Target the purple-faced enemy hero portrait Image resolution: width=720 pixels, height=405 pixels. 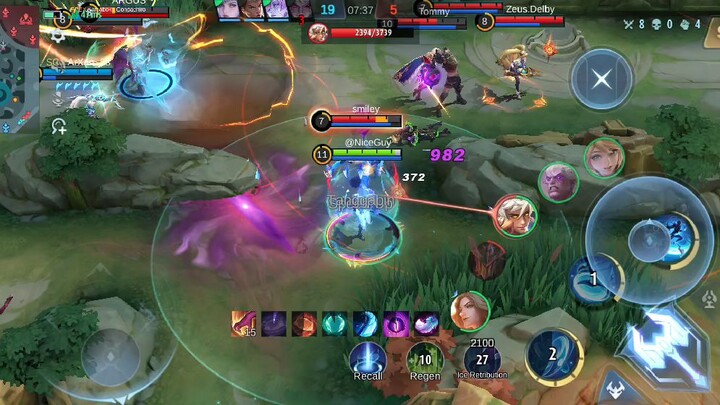click(x=559, y=182)
